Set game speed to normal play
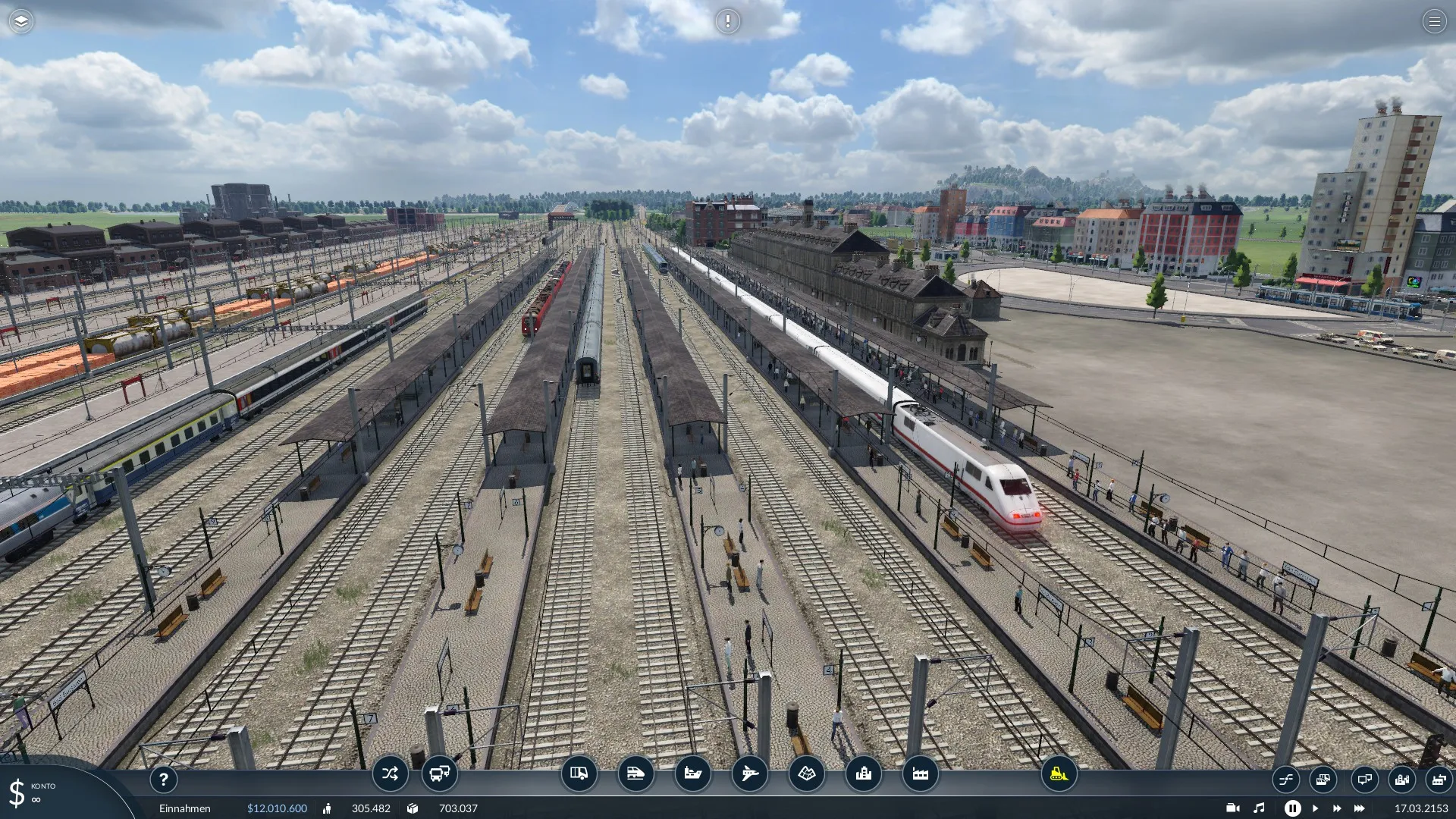 (1315, 808)
